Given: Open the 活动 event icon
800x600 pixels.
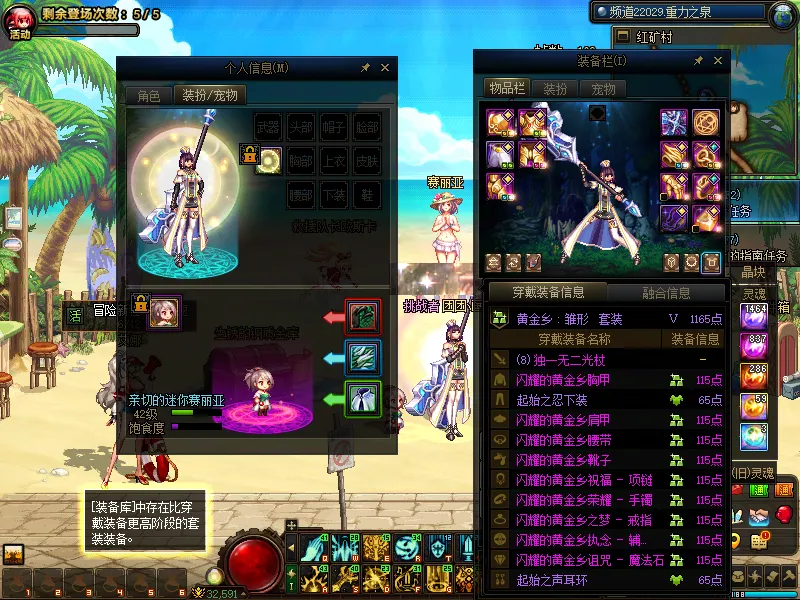Looking at the screenshot, I should point(20,22).
